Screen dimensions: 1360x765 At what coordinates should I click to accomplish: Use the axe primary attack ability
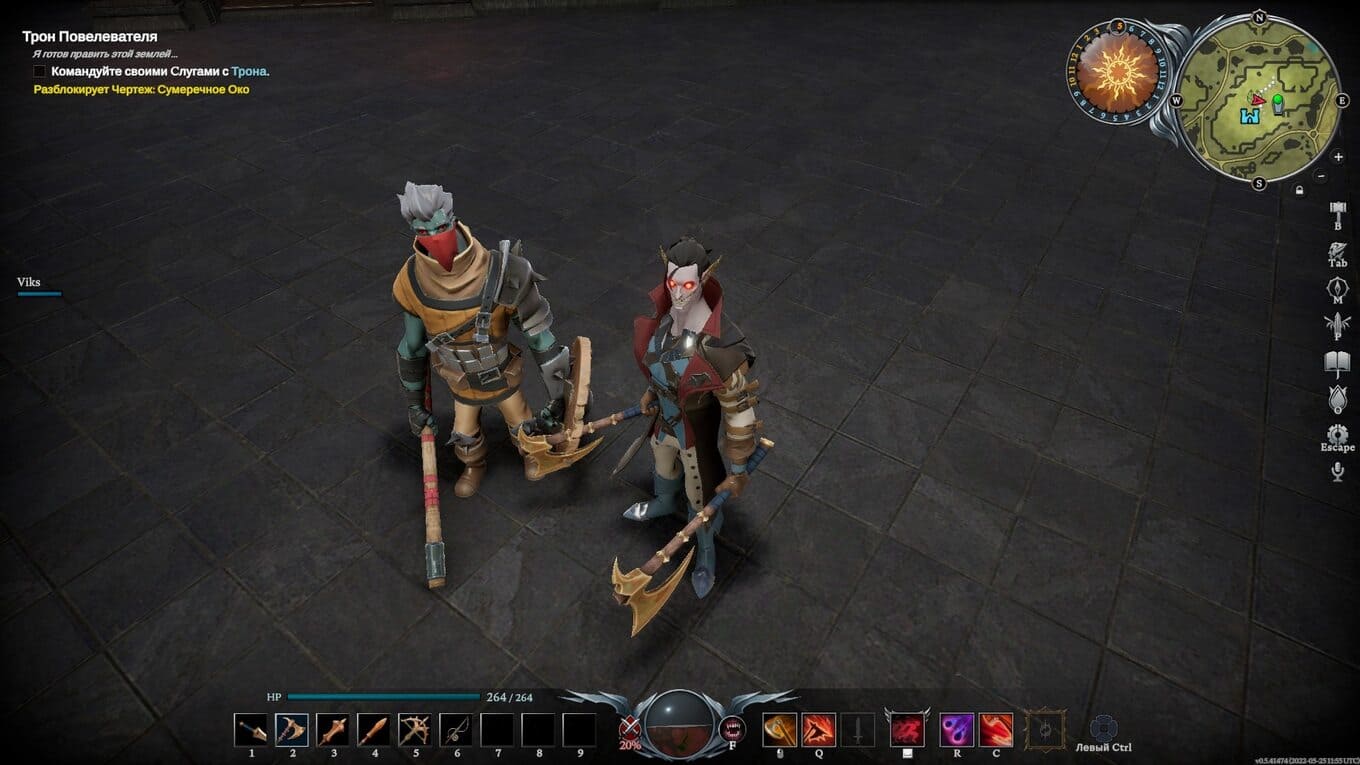(x=779, y=730)
